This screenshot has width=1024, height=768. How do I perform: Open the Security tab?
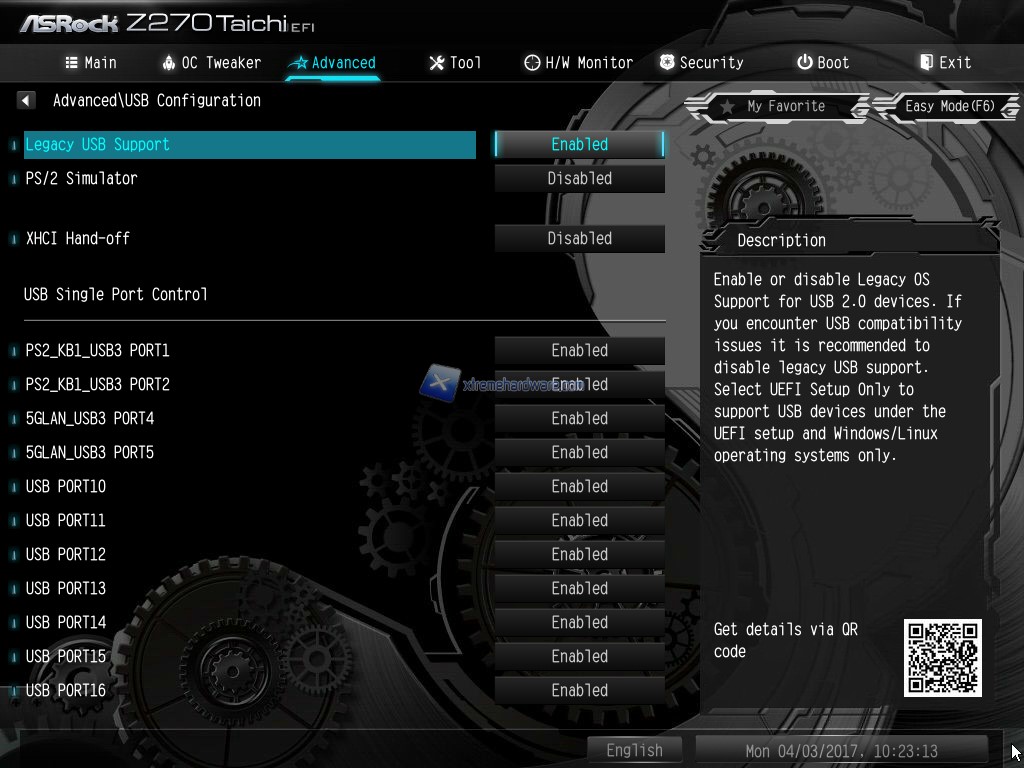coord(701,62)
